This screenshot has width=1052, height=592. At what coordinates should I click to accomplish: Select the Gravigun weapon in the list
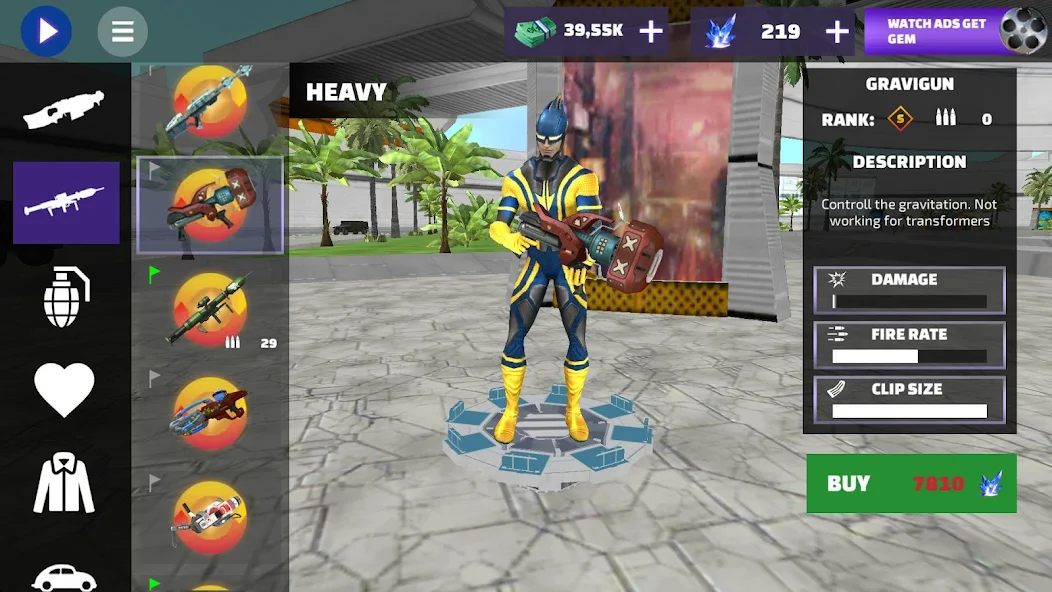tap(210, 205)
